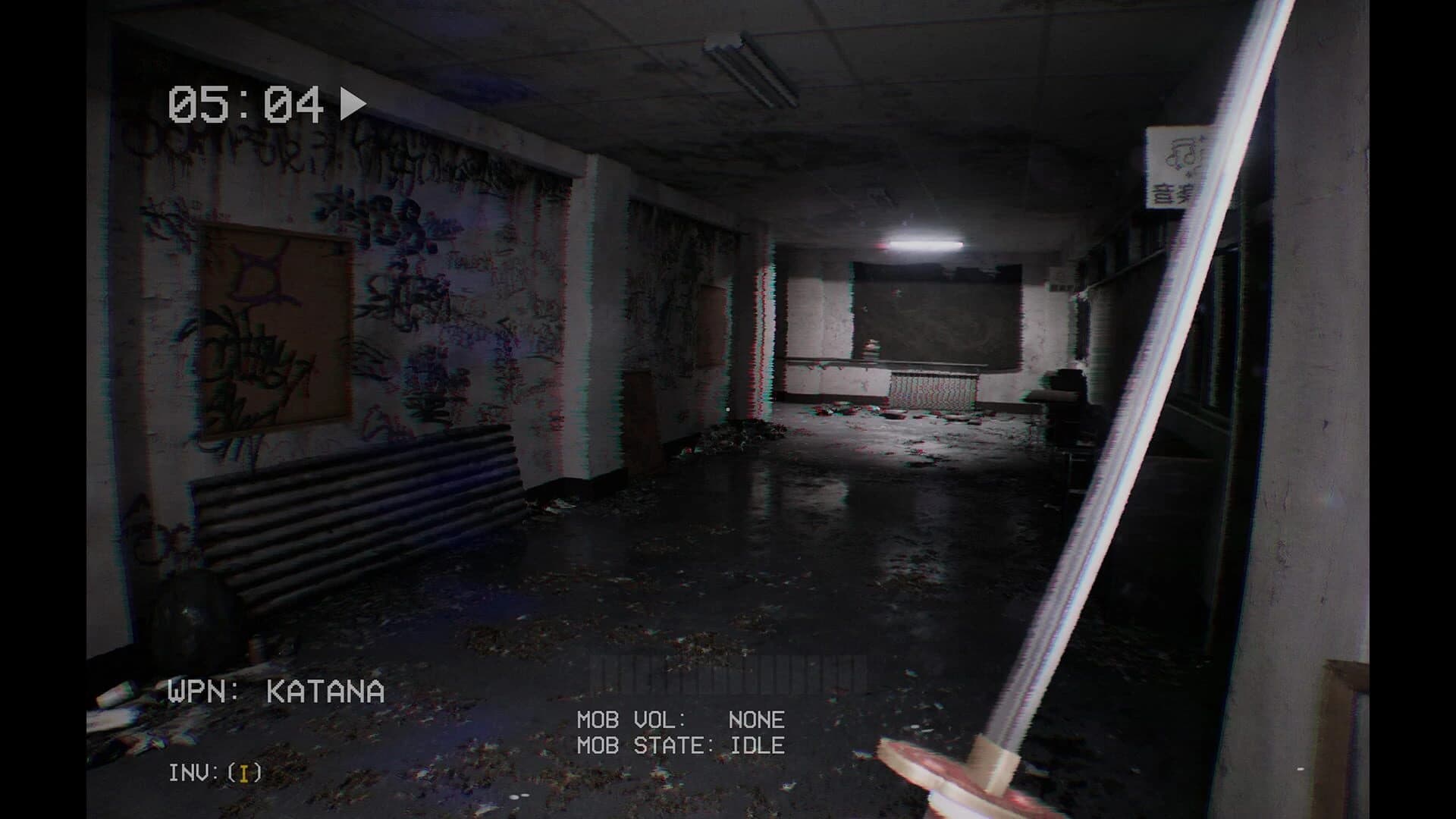1456x819 pixels.
Task: Click the MOB VOL readout showing NONE
Action: click(681, 720)
